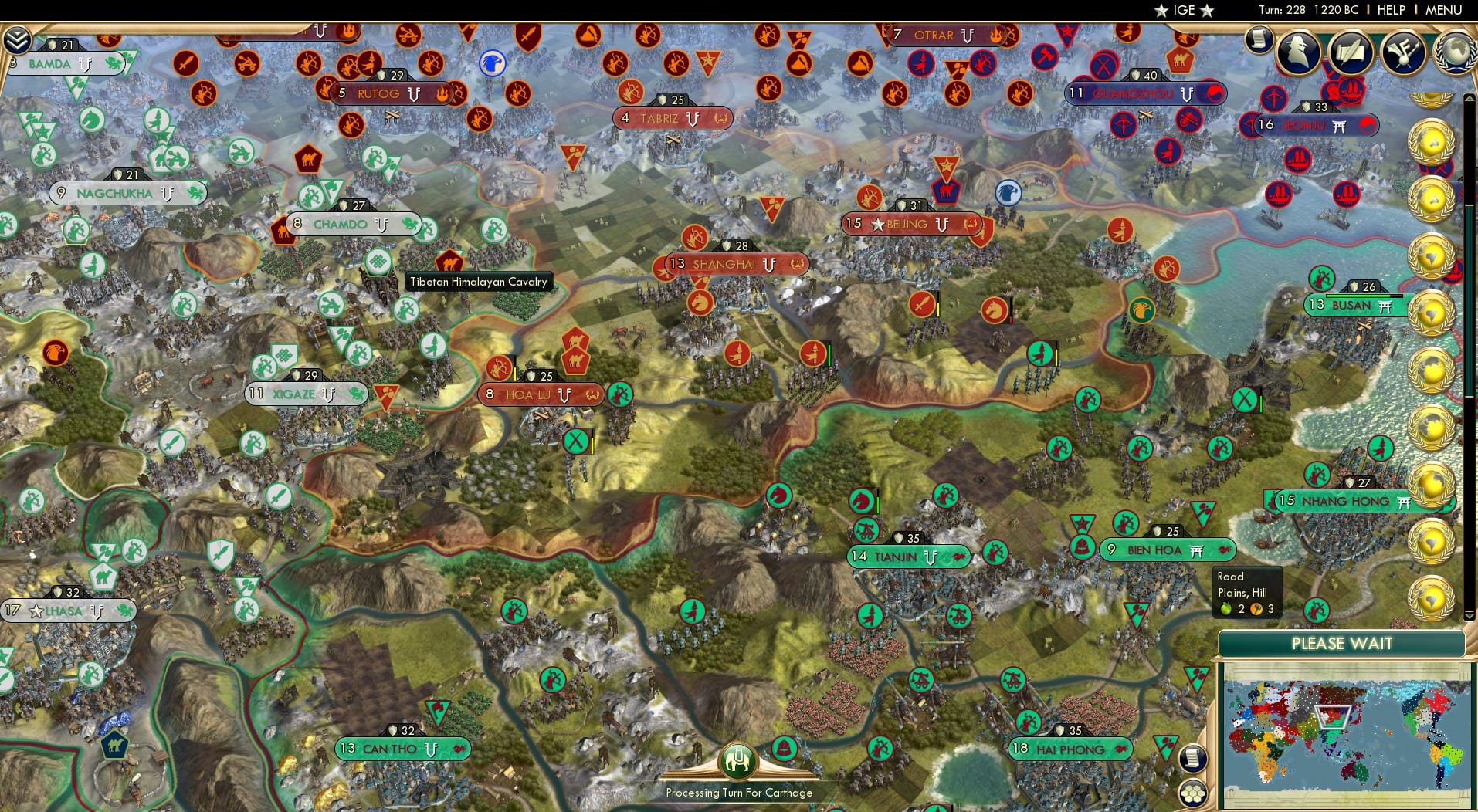This screenshot has height=812, width=1478.
Task: Click the elephant icon in the Carthage banner
Action: (739, 760)
